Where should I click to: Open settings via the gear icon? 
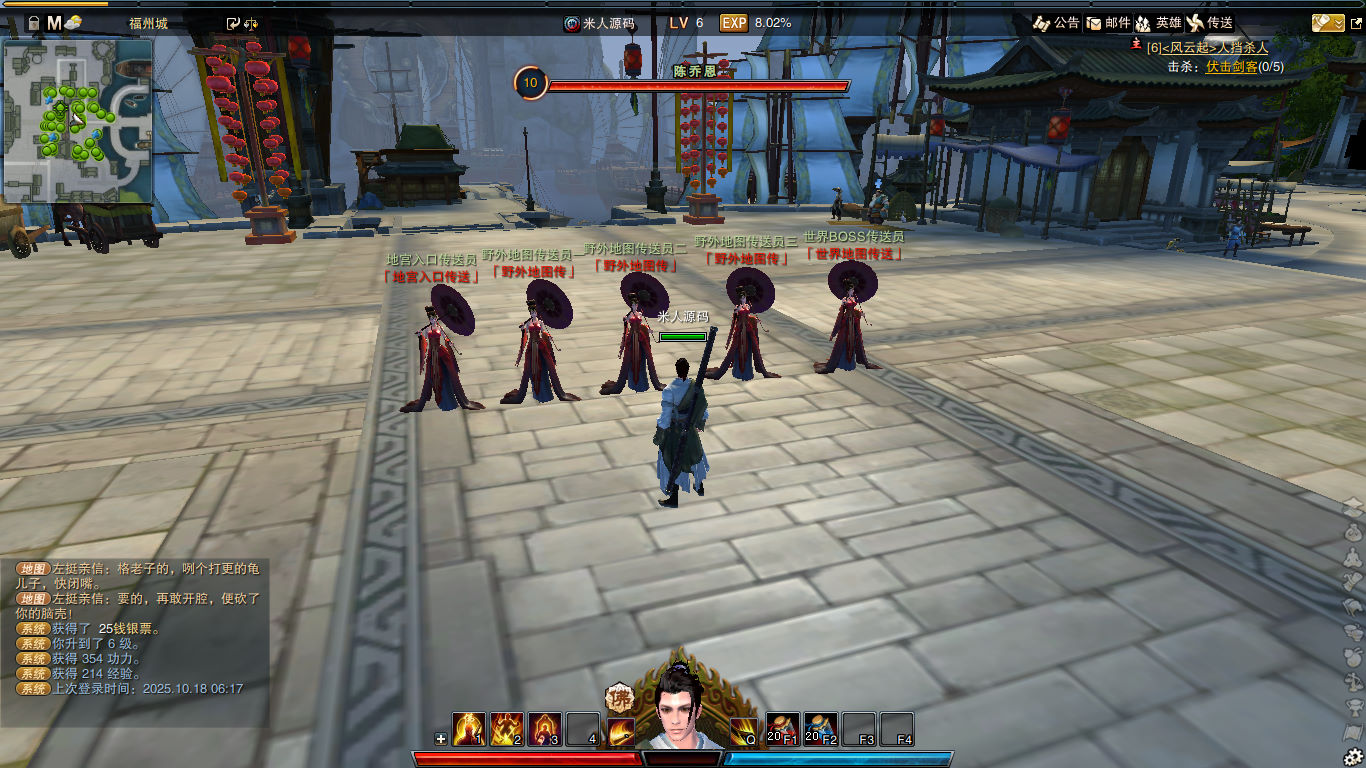coord(1354,756)
